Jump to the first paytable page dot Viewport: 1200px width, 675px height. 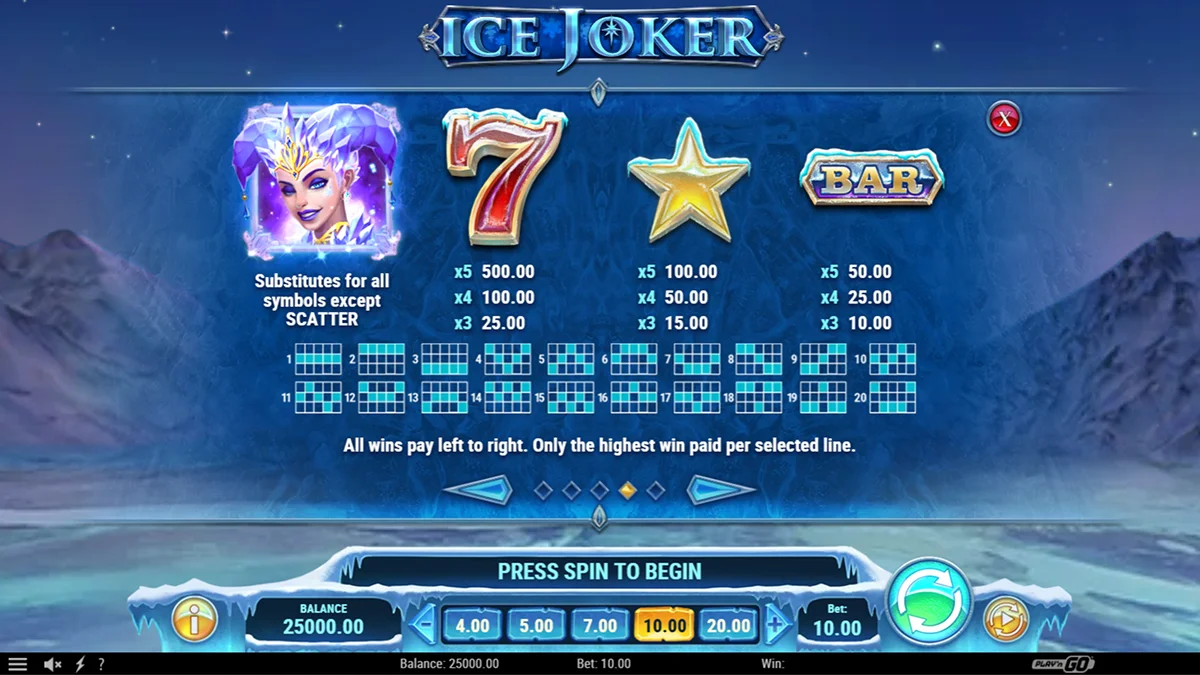[543, 490]
